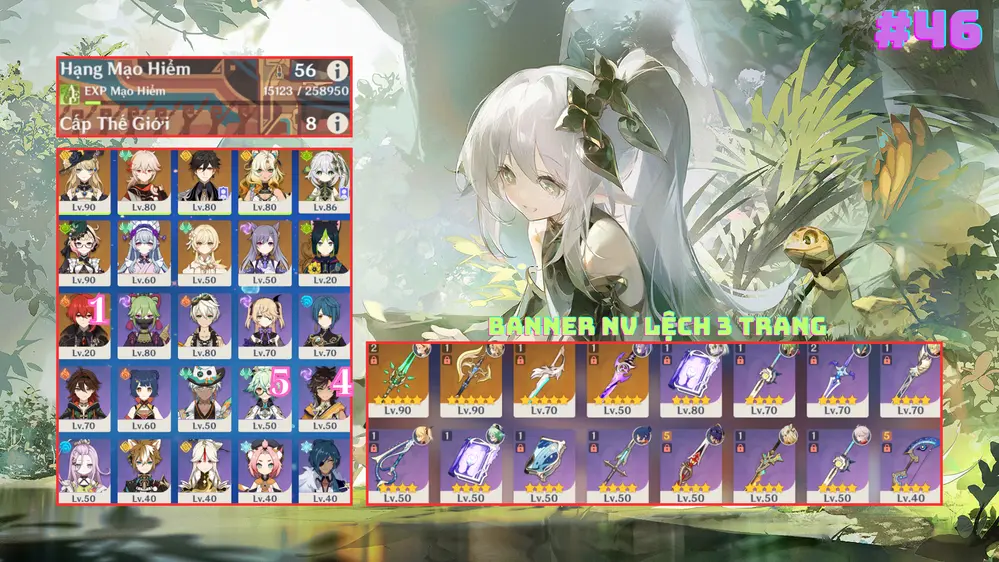Select Xingqiu's character portrait
This screenshot has height=562, width=999.
coord(322,319)
